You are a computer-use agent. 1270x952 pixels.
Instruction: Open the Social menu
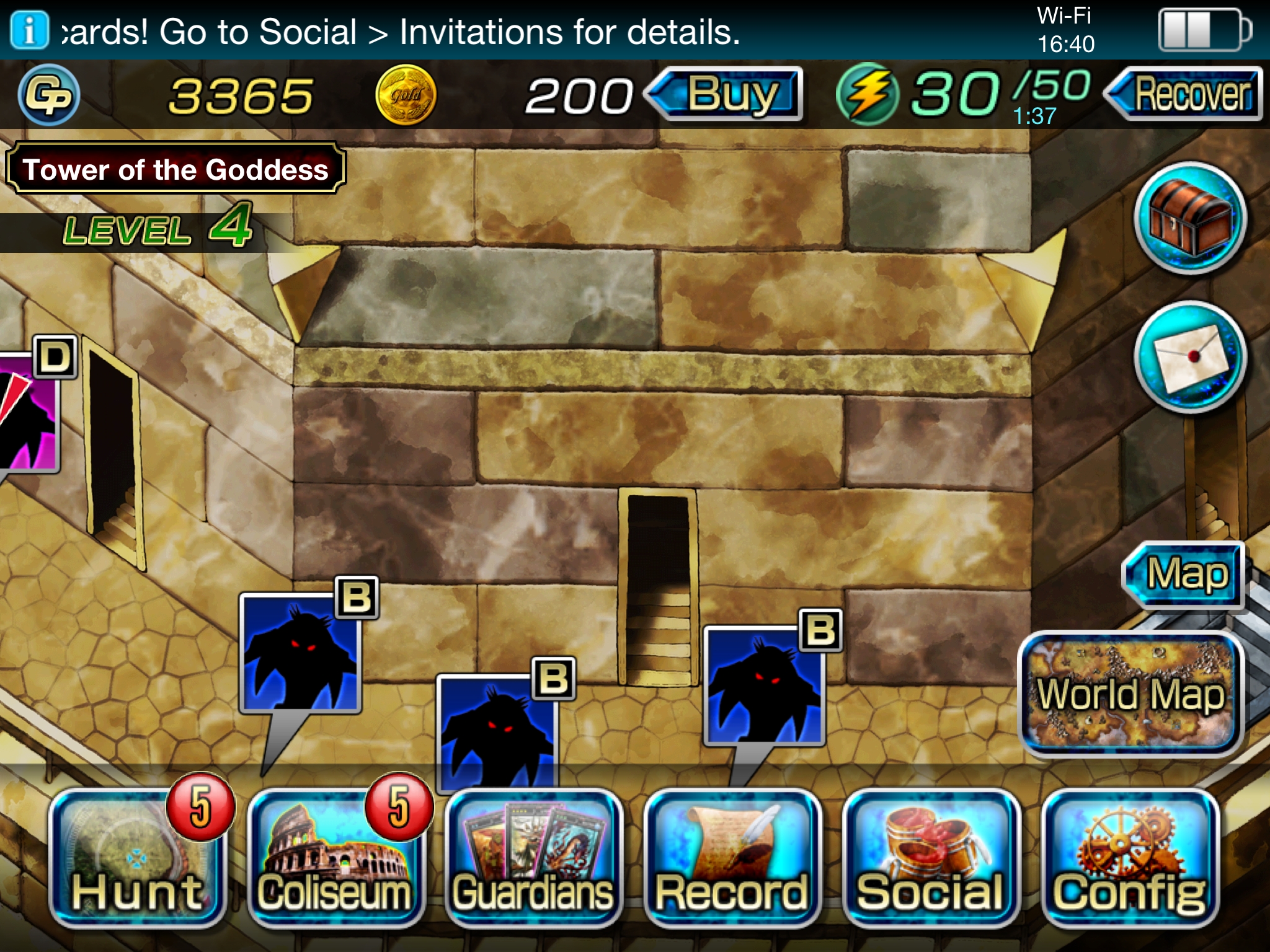pyautogui.click(x=931, y=859)
